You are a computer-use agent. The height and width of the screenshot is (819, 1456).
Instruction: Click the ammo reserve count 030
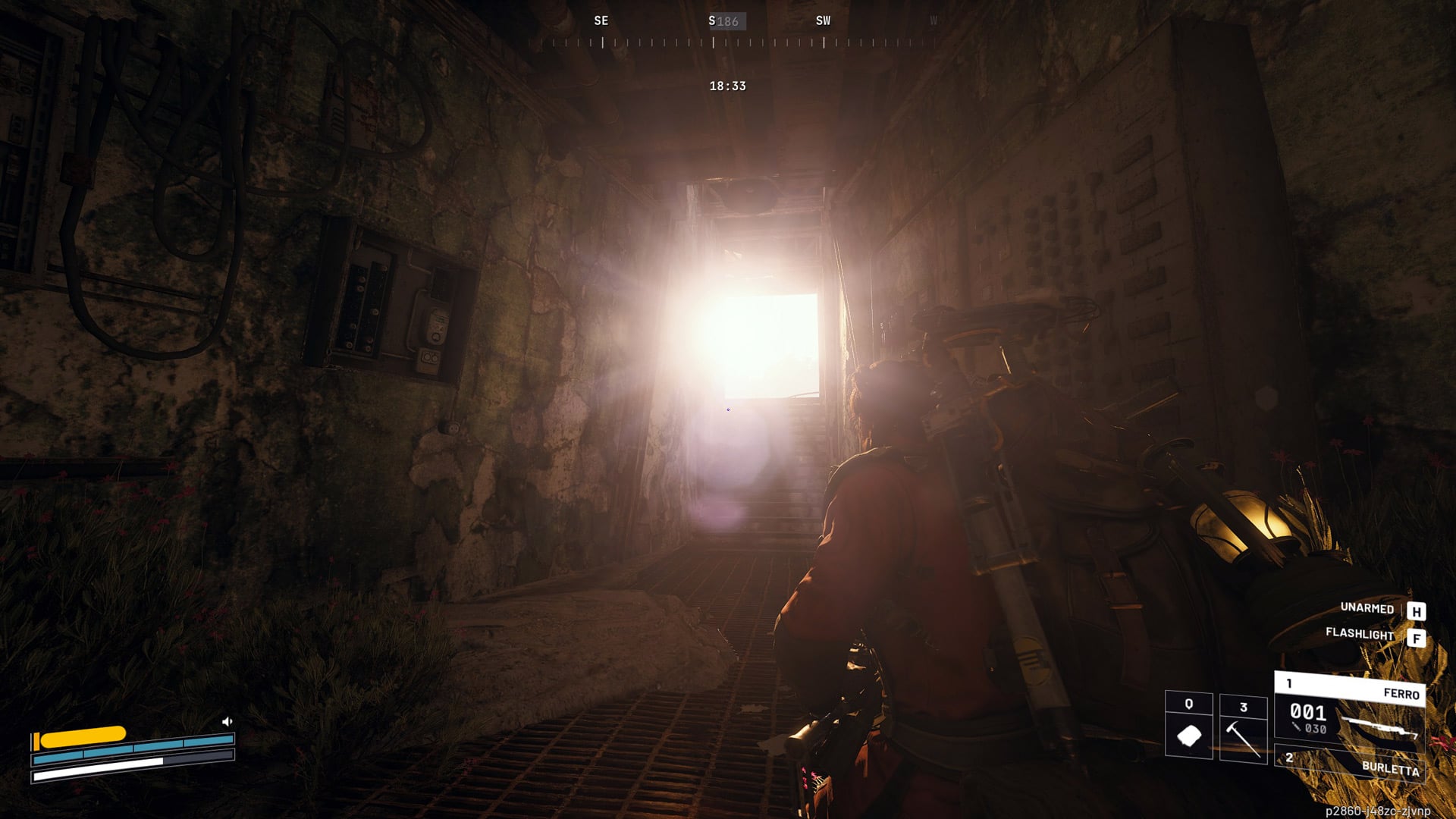click(x=1316, y=727)
